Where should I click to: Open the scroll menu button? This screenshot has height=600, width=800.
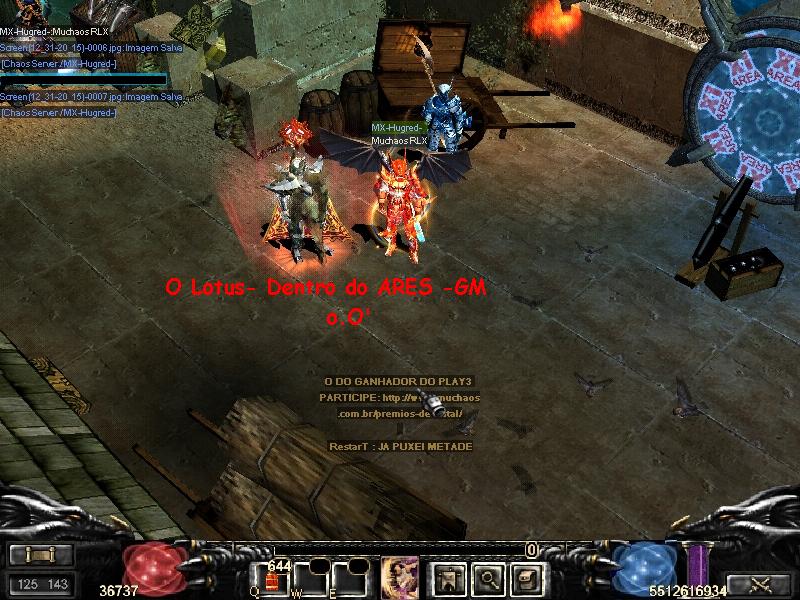point(41,555)
